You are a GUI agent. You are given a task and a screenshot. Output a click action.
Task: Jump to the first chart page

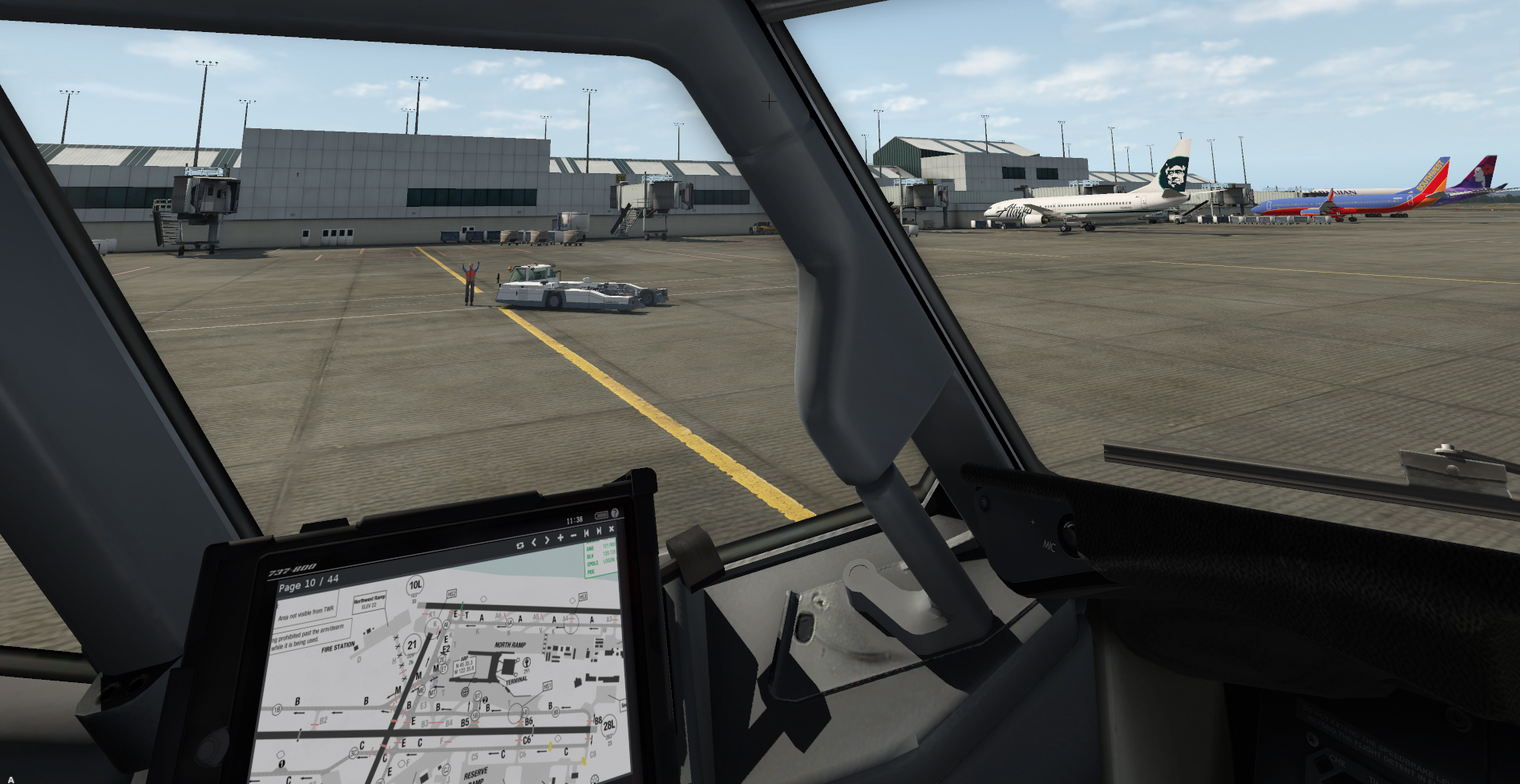click(x=586, y=533)
